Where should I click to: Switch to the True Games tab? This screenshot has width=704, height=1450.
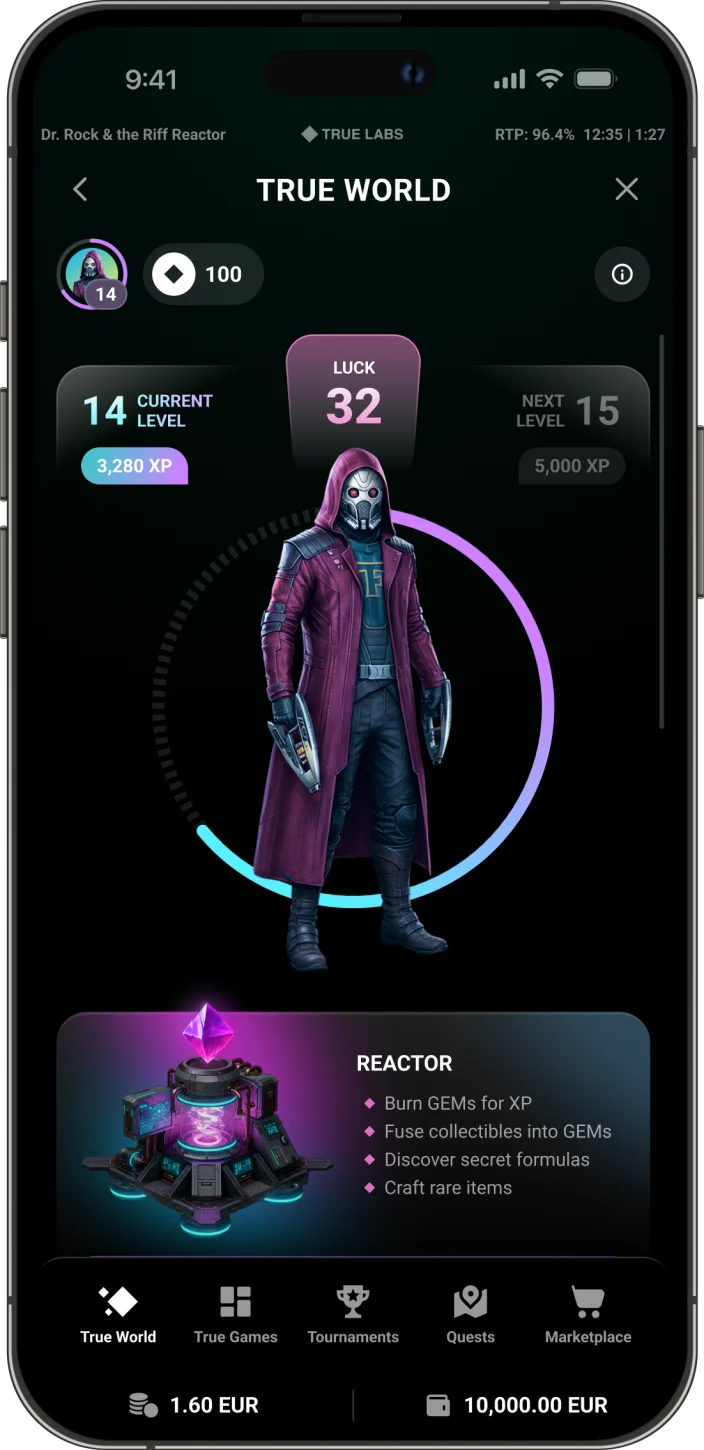(x=236, y=1315)
